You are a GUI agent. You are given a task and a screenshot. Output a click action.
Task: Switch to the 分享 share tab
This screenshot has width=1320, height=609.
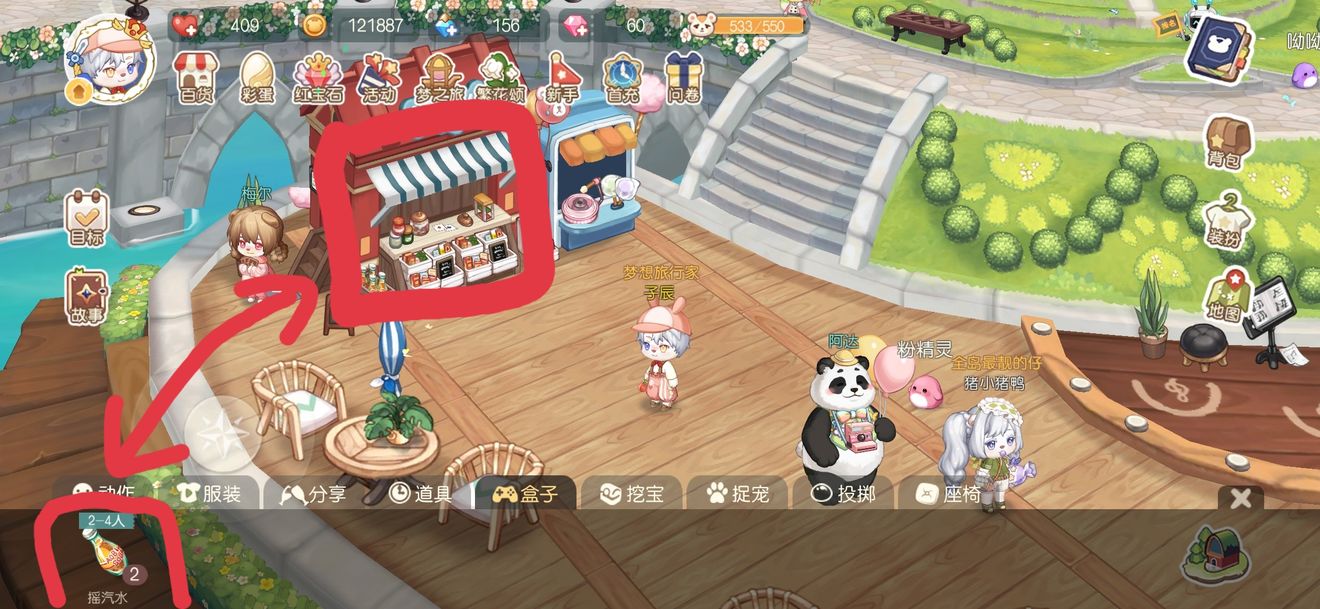(x=314, y=494)
